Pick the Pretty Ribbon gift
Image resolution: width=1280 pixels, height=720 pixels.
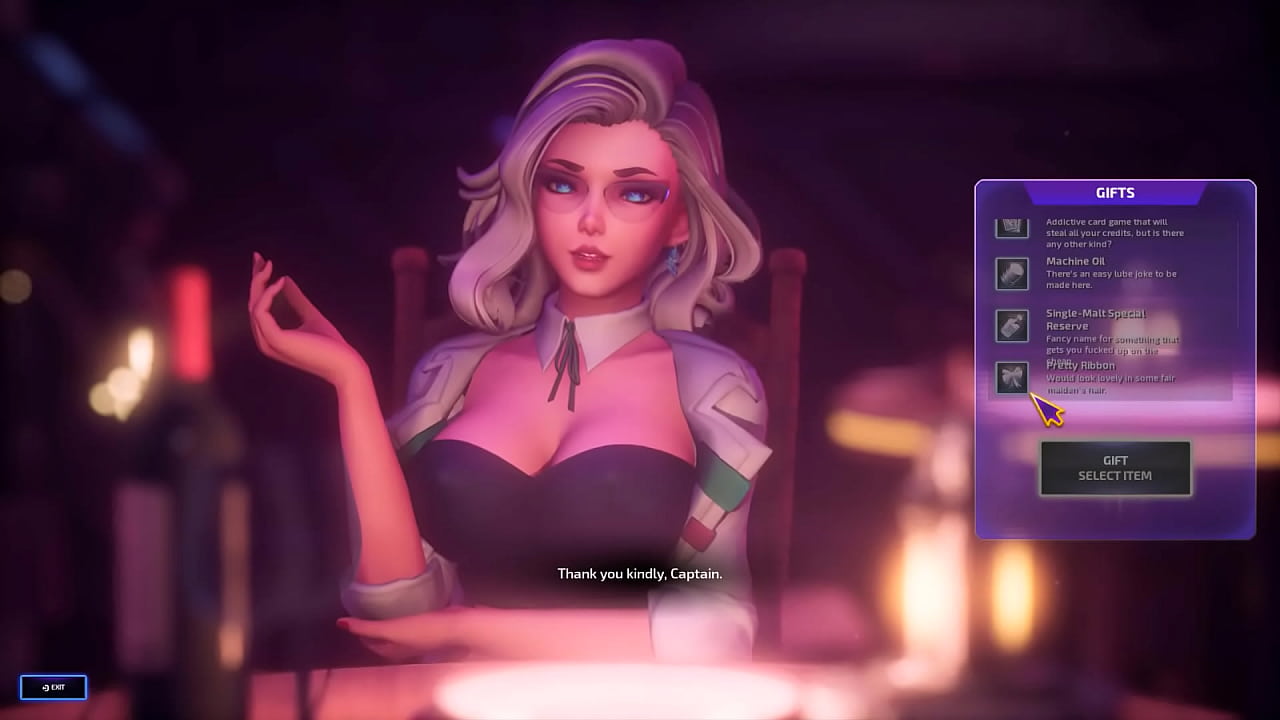coord(1012,378)
